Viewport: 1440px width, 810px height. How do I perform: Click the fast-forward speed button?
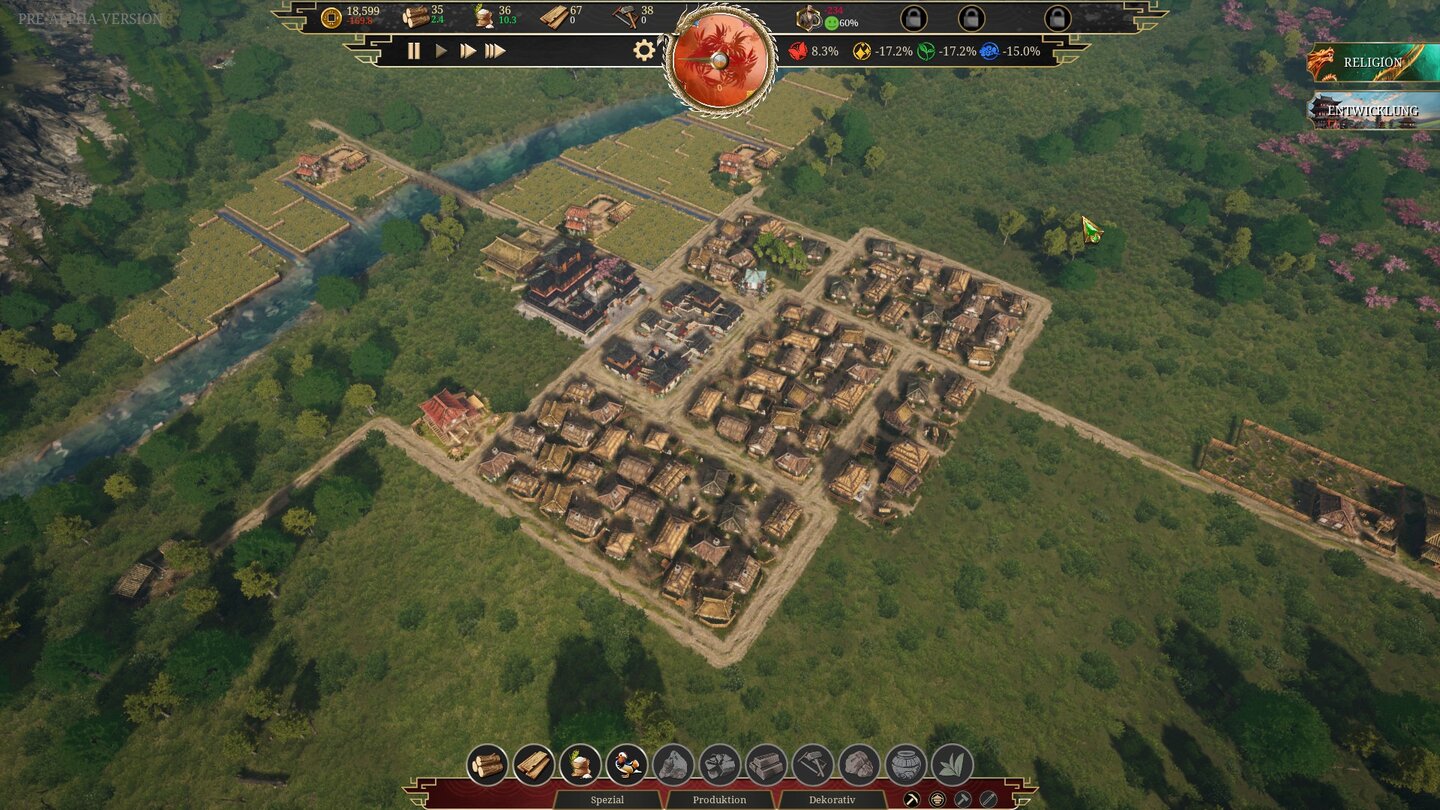coord(466,48)
